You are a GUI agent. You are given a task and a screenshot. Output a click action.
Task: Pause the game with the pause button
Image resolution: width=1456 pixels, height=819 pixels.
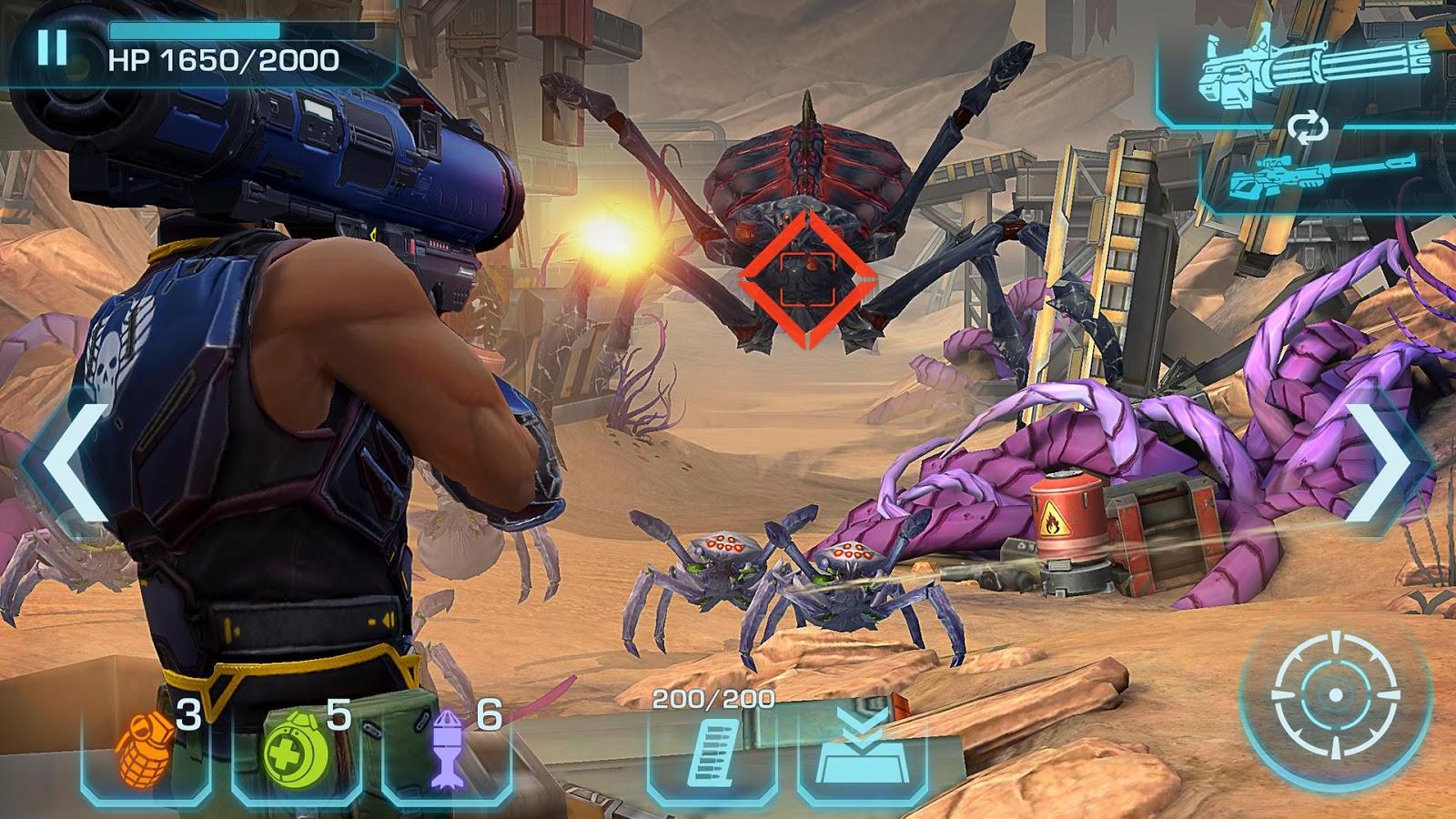tap(52, 47)
